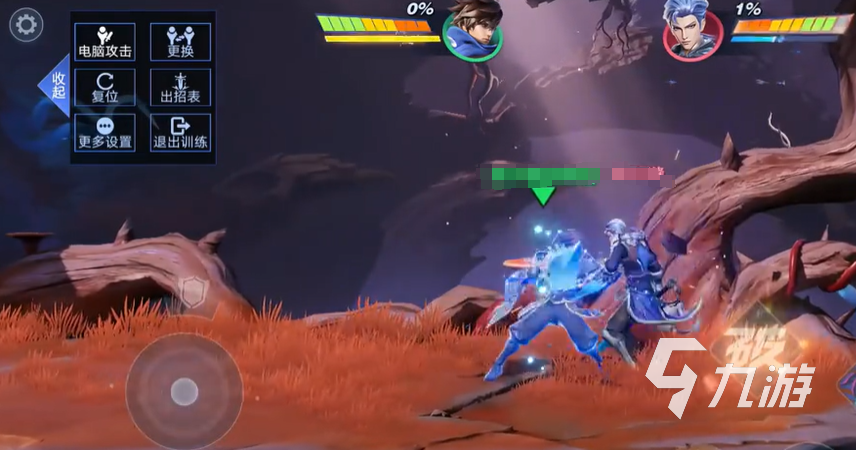Viewport: 856px width, 450px height.
Task: Select the silver-haired opponent portrait
Action: coord(692,30)
